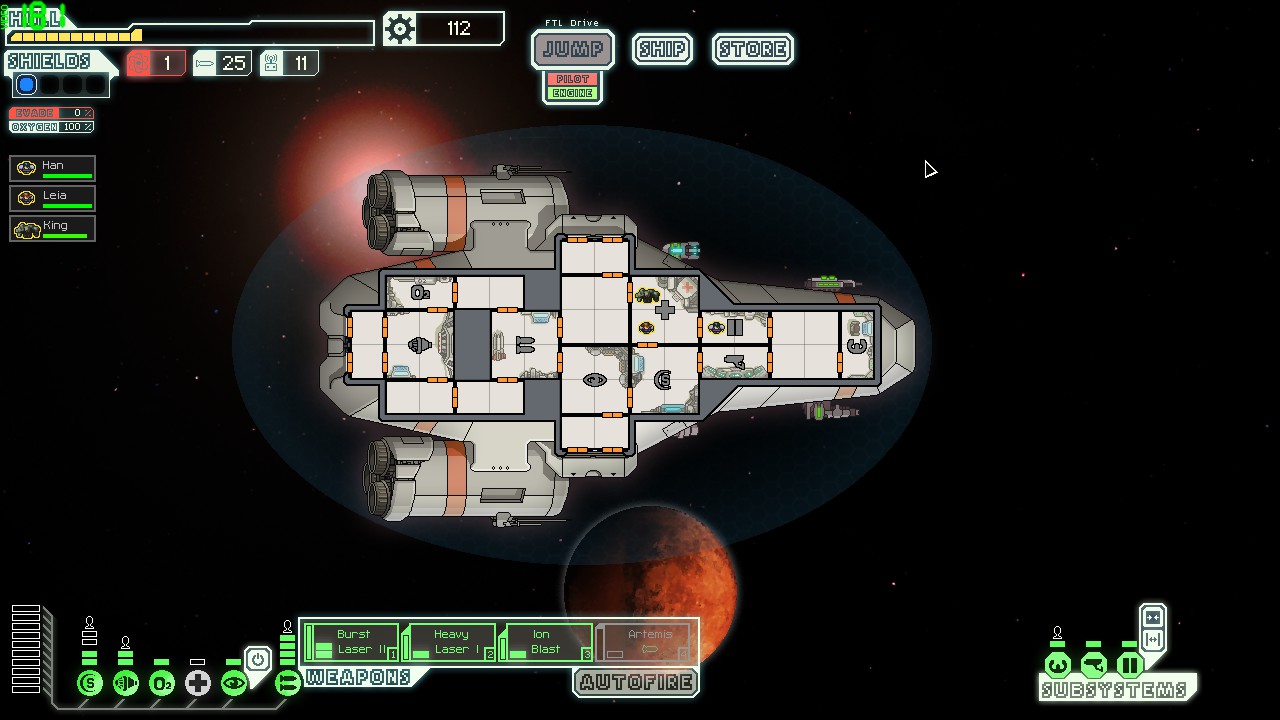Open the STORE menu

[753, 49]
